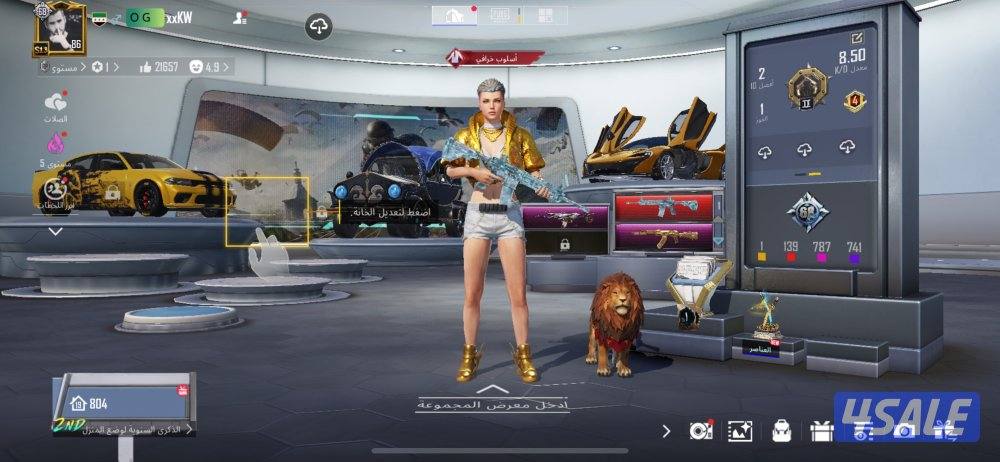Viewport: 1000px width, 462px height.
Task: Open the friends list icon
Action: click(x=239, y=18)
